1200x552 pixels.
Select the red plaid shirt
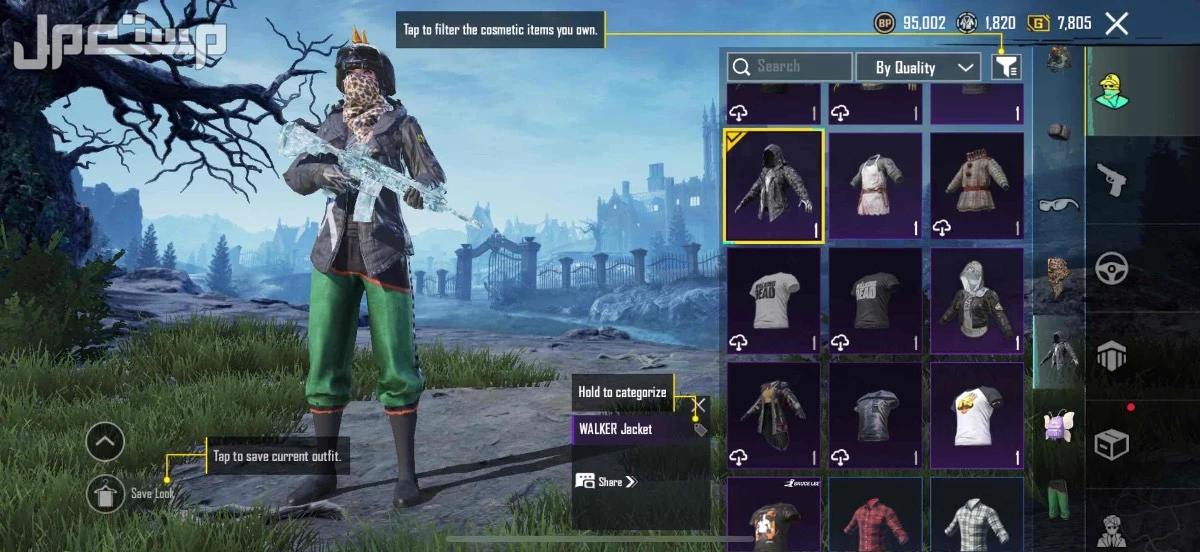click(x=876, y=517)
